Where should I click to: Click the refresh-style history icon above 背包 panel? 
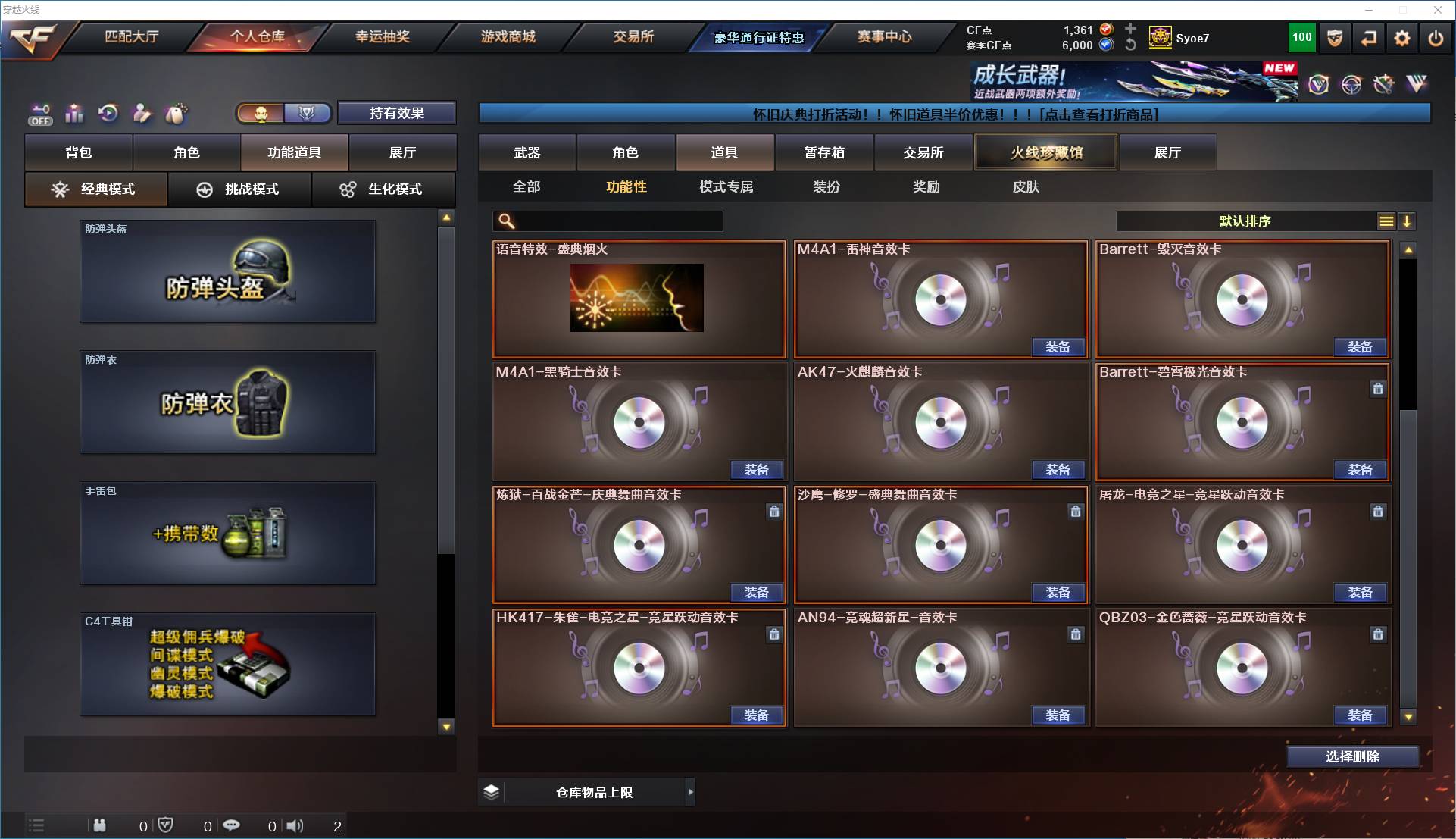(x=108, y=114)
